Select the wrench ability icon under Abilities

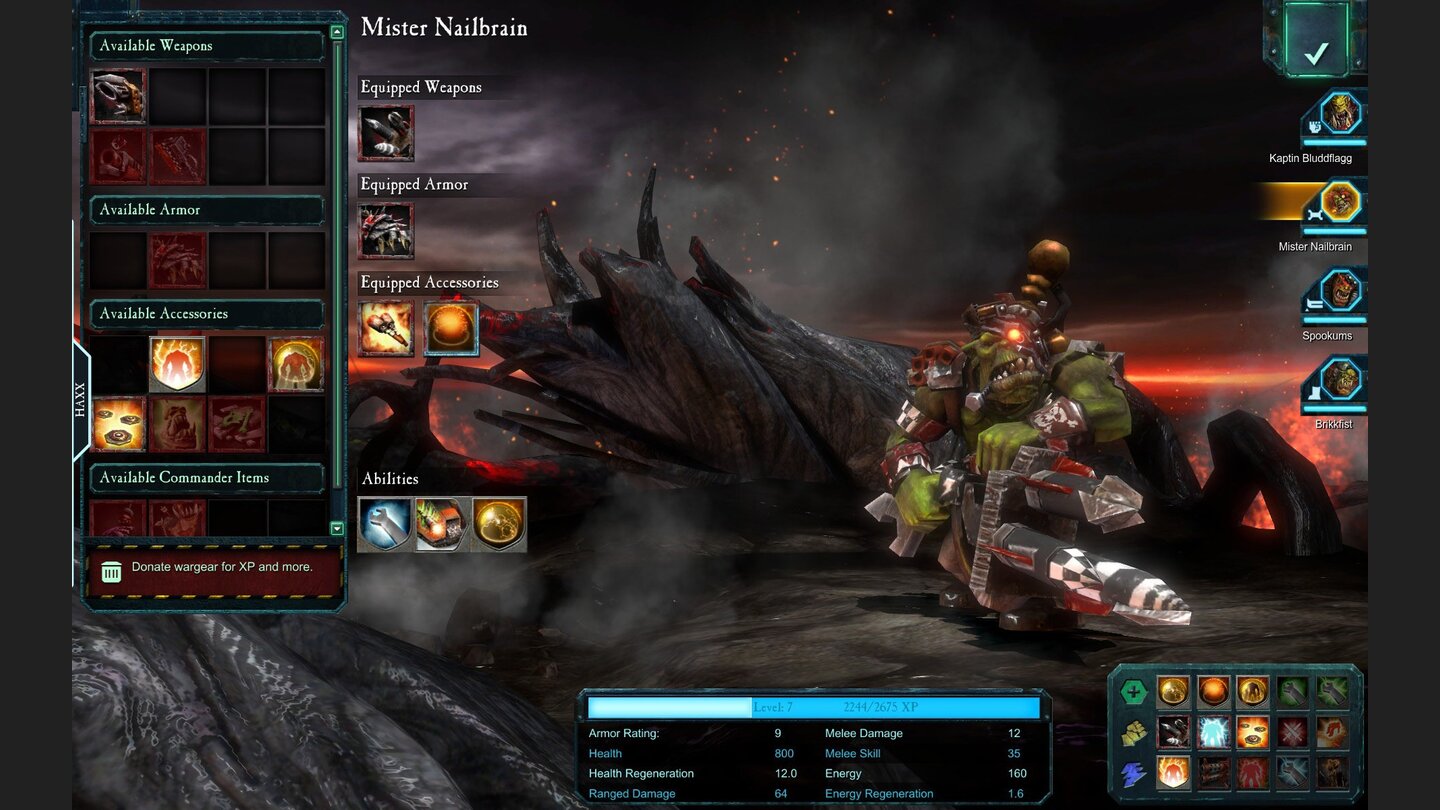click(x=385, y=523)
